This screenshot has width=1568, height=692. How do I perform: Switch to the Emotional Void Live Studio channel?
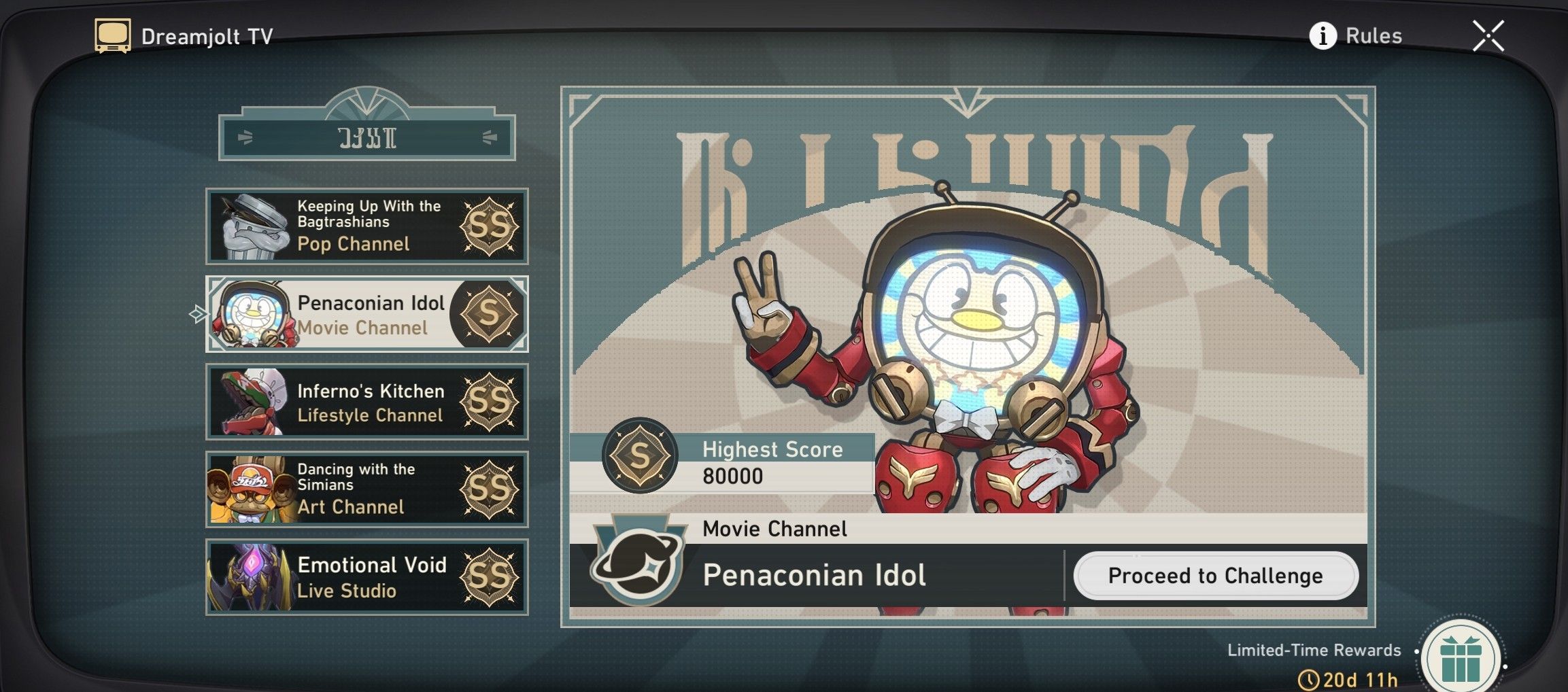[366, 577]
